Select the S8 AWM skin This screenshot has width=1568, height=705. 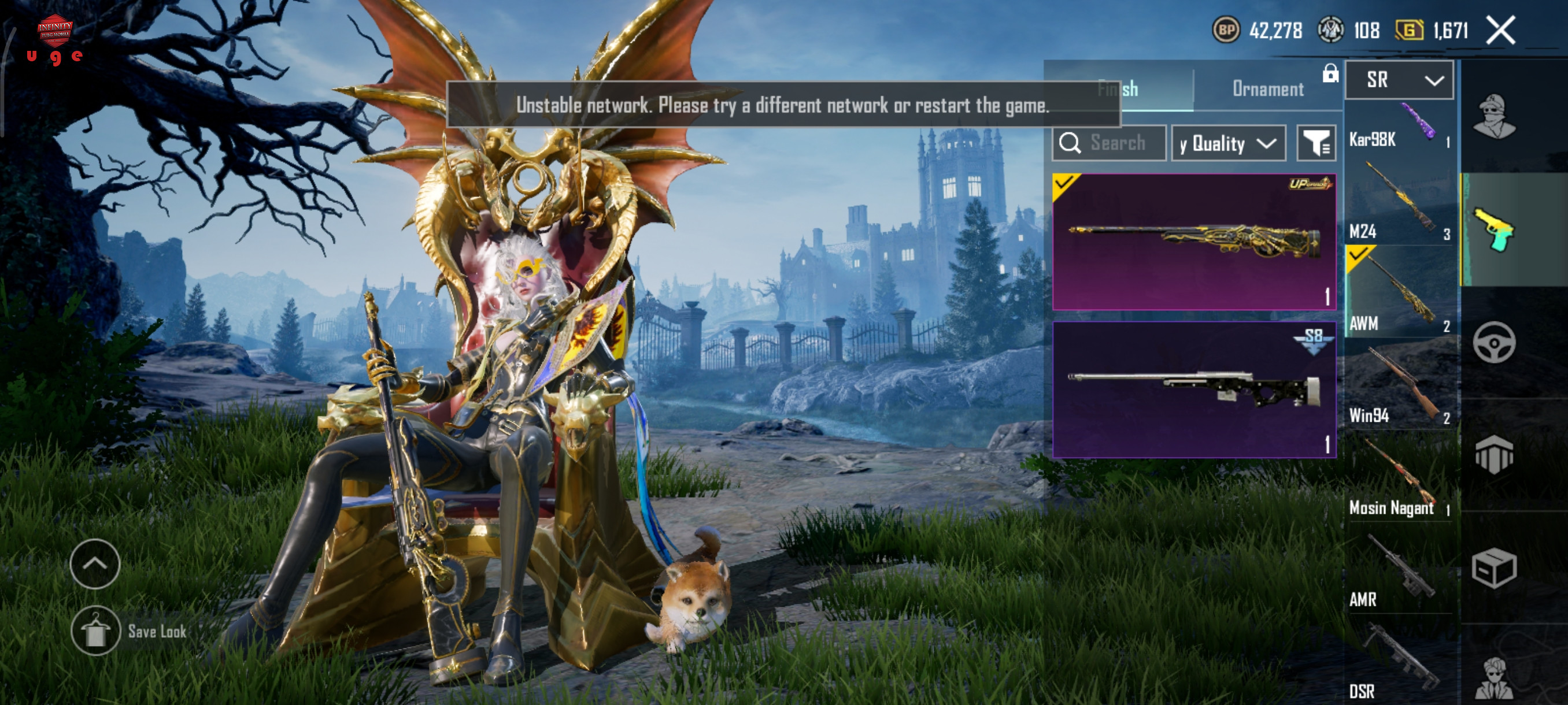tap(1194, 389)
